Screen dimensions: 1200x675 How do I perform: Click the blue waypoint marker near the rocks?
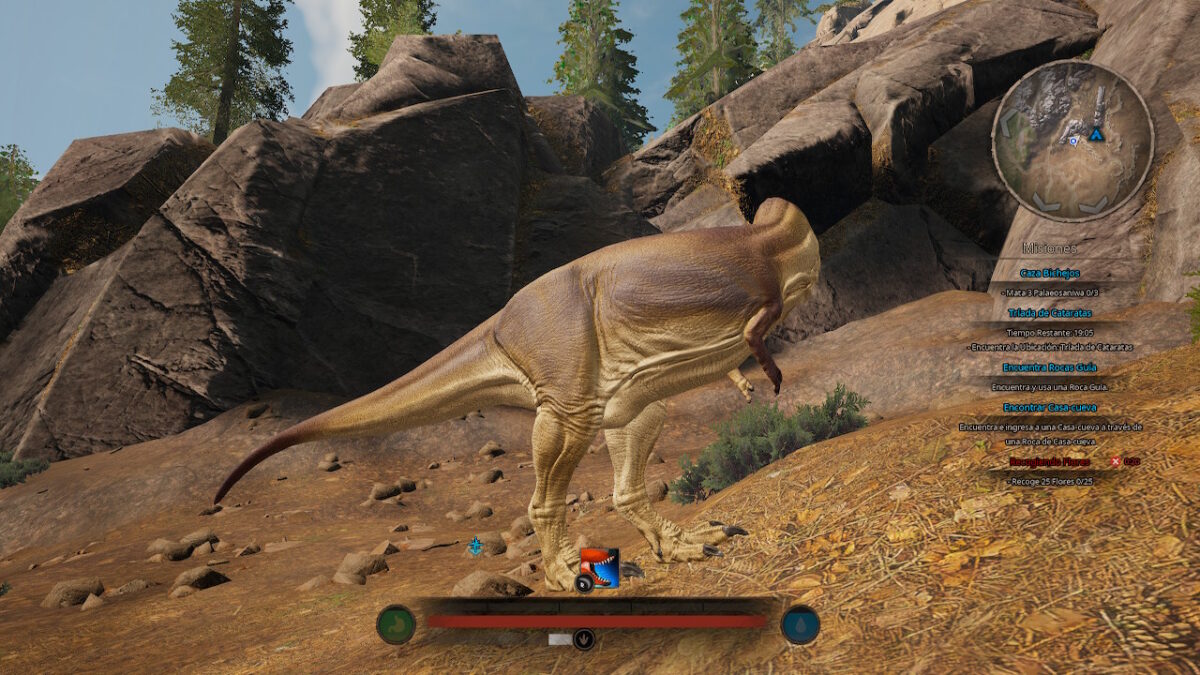click(475, 546)
